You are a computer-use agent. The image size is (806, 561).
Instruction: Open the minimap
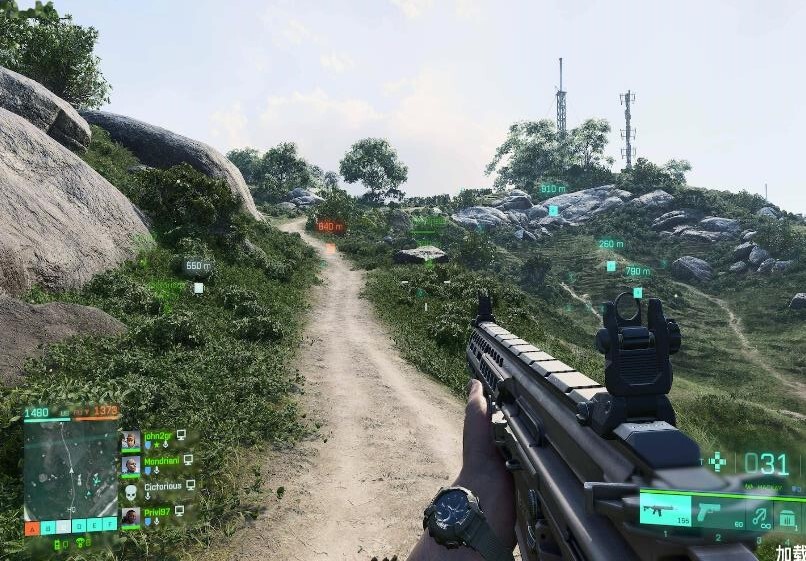pos(70,469)
